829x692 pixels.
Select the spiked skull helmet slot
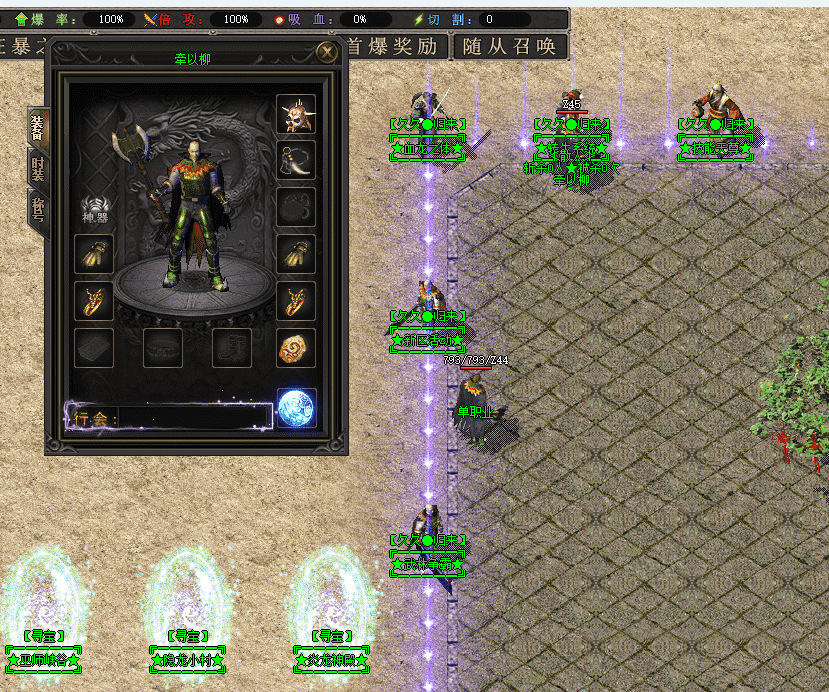click(x=296, y=114)
